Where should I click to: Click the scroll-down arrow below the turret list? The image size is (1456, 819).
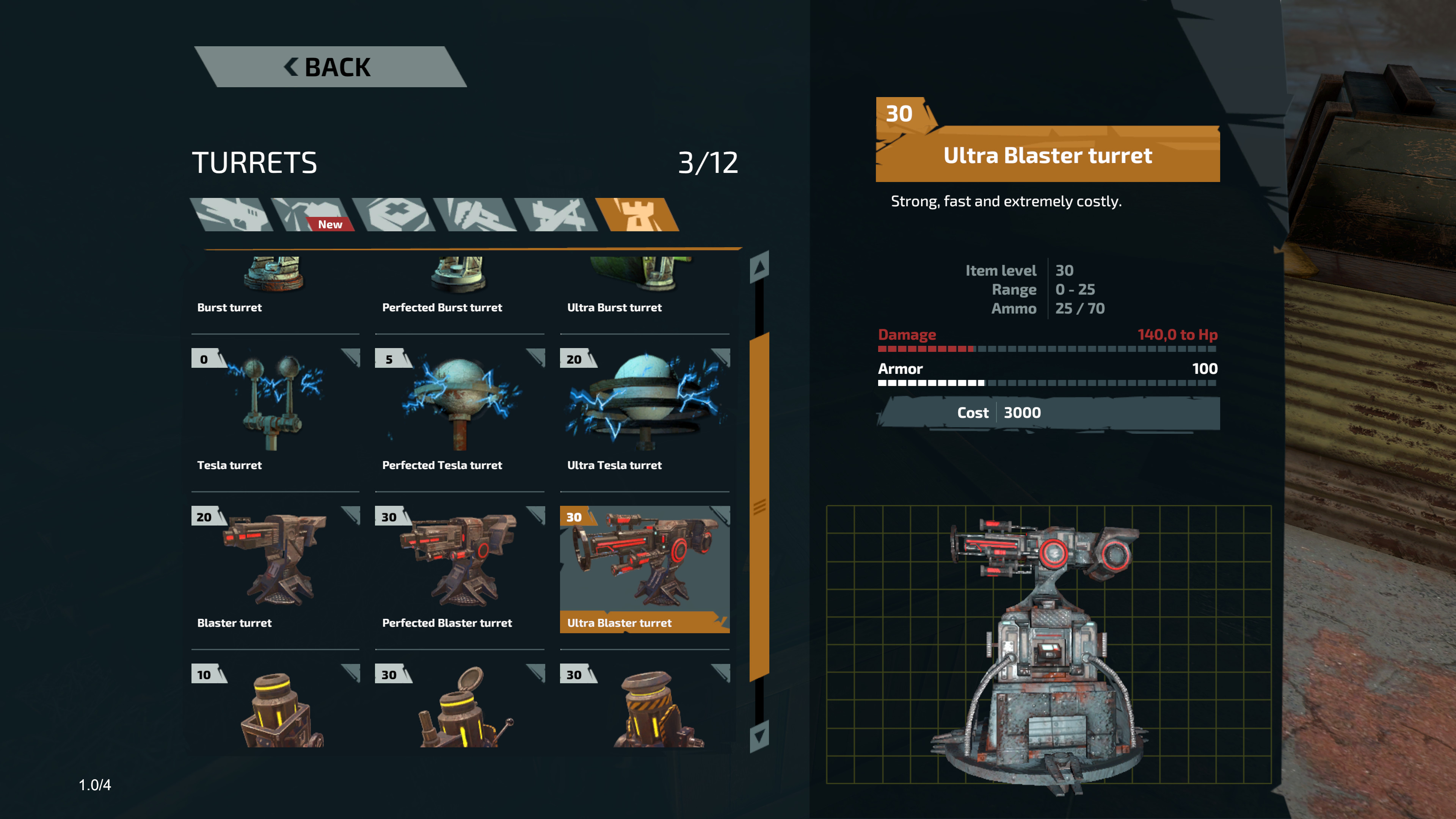click(759, 736)
